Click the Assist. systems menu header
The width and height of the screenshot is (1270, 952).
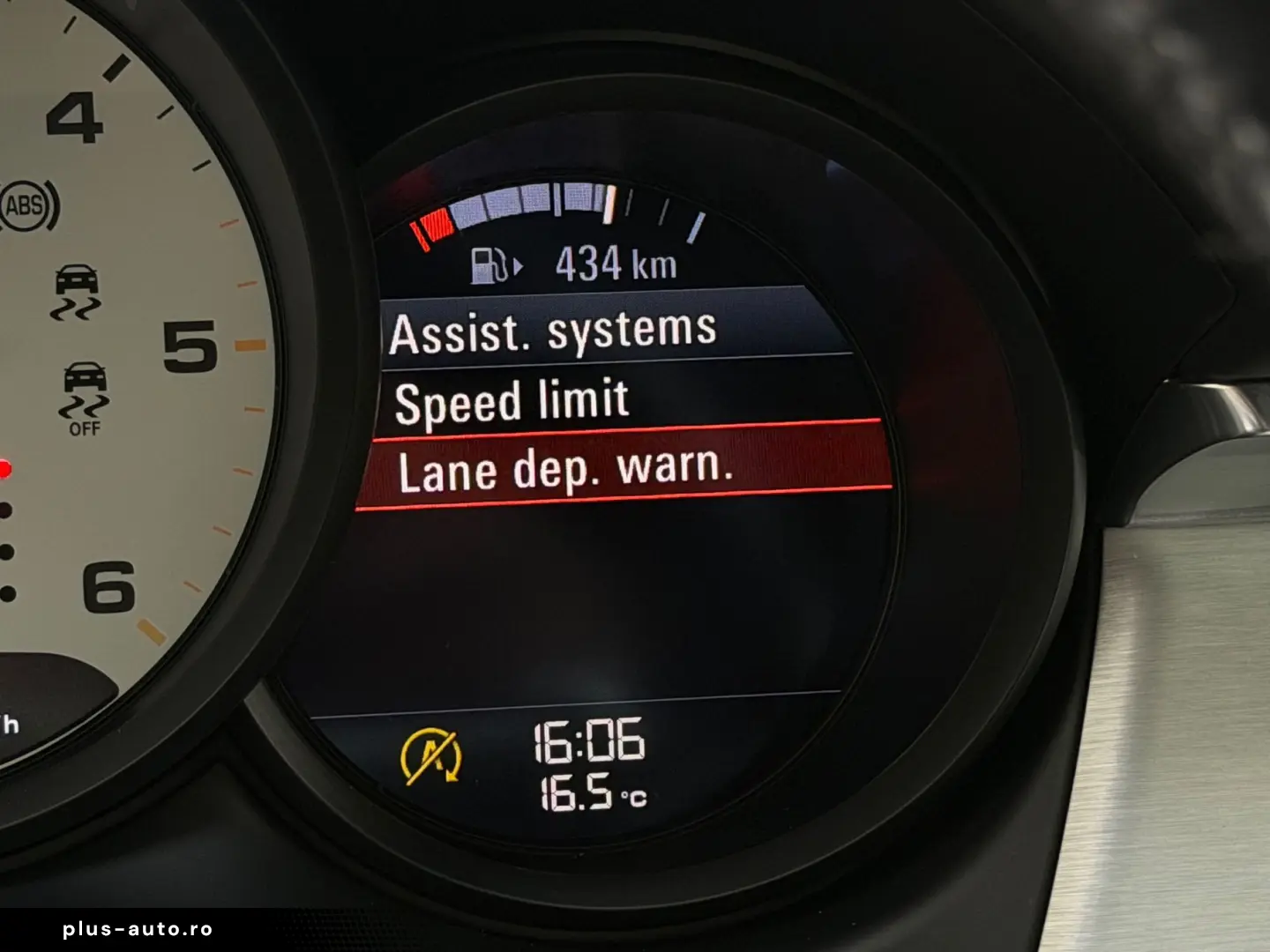(553, 331)
